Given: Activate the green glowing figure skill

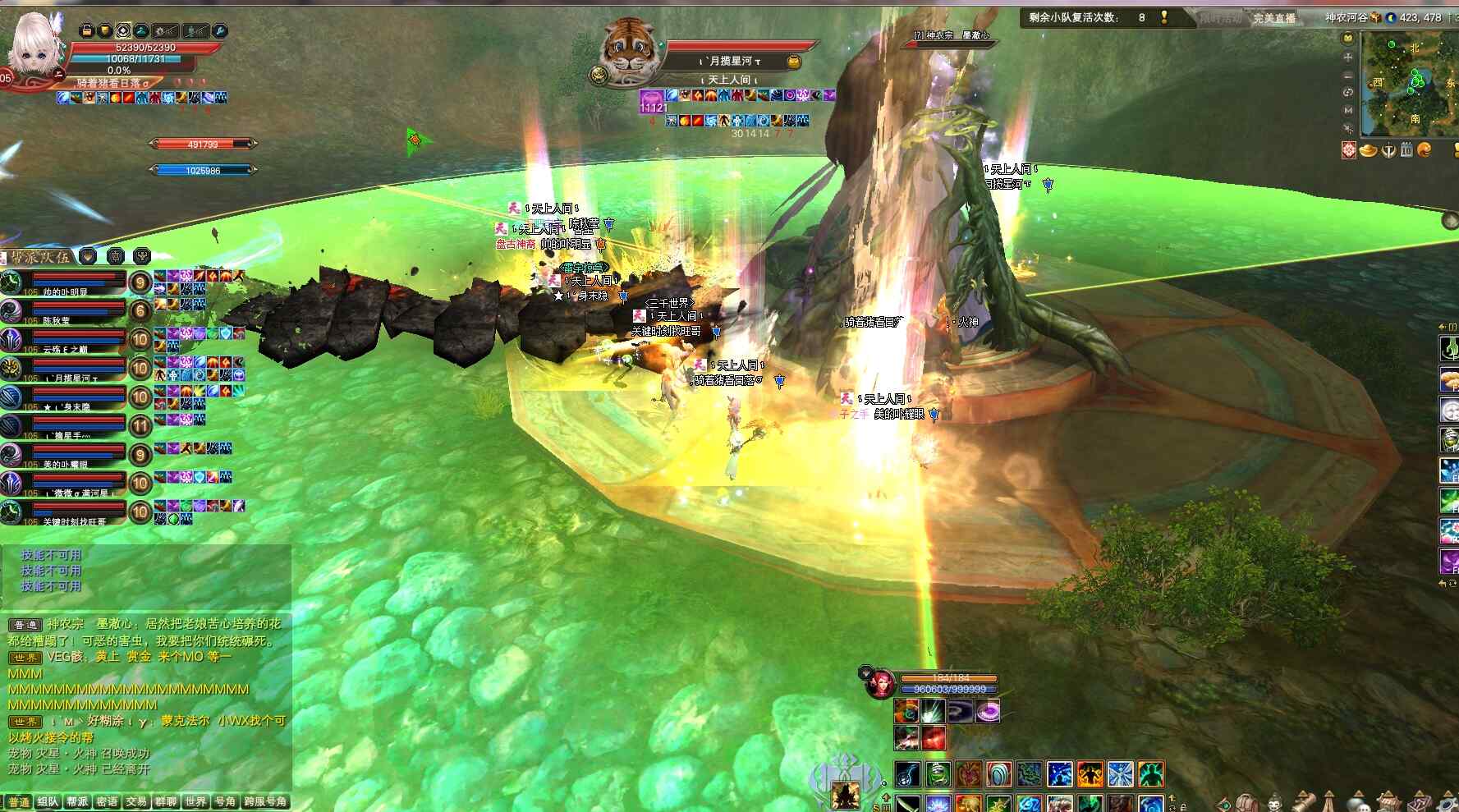Looking at the screenshot, I should click(x=1151, y=773).
